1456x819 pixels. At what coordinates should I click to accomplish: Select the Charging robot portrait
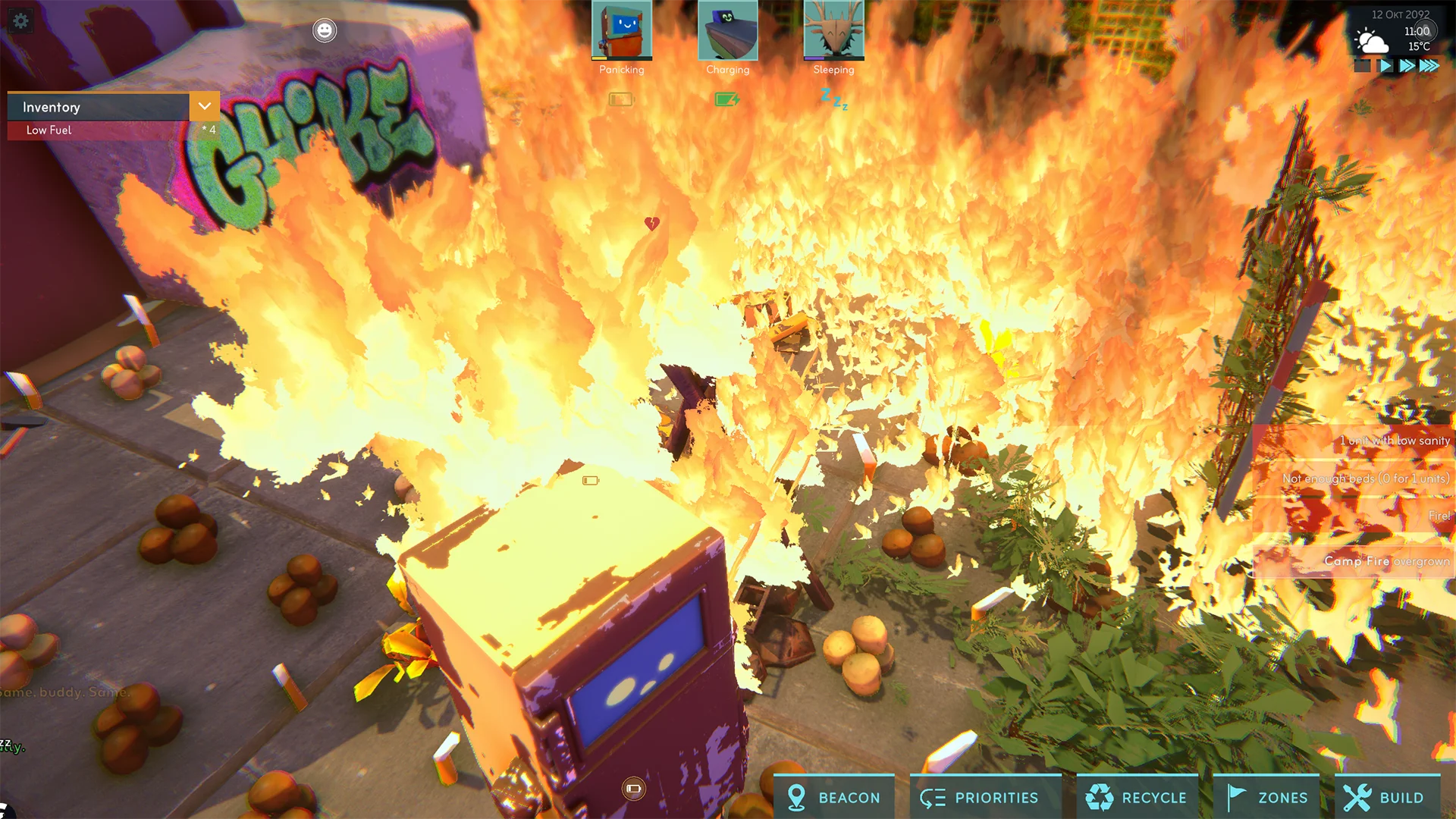[x=727, y=31]
